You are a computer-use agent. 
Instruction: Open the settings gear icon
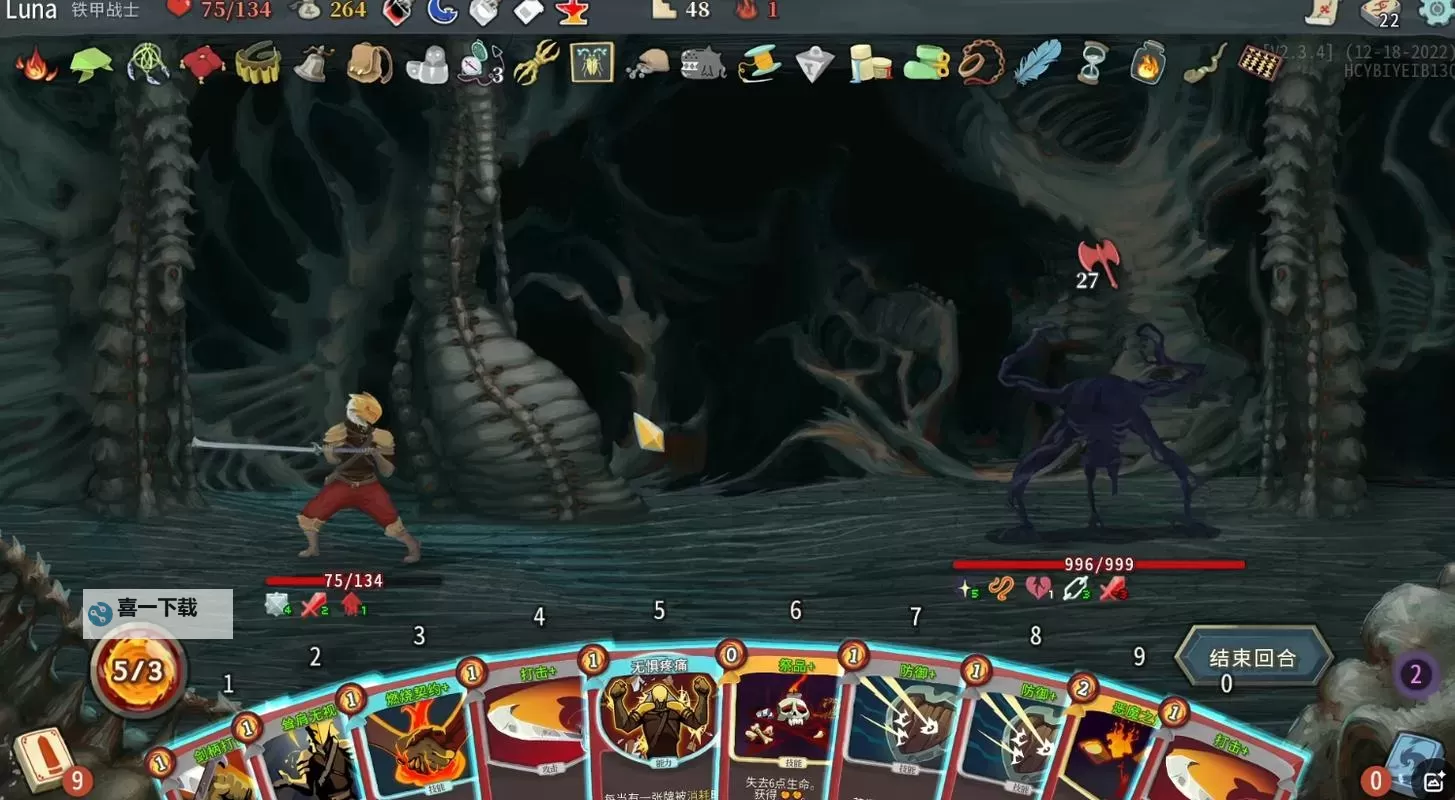[x=1437, y=12]
